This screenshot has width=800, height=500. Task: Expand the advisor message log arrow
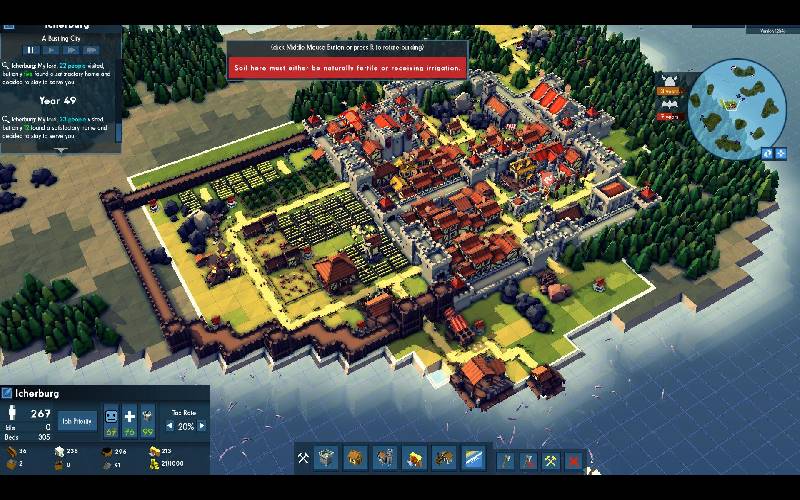60,150
